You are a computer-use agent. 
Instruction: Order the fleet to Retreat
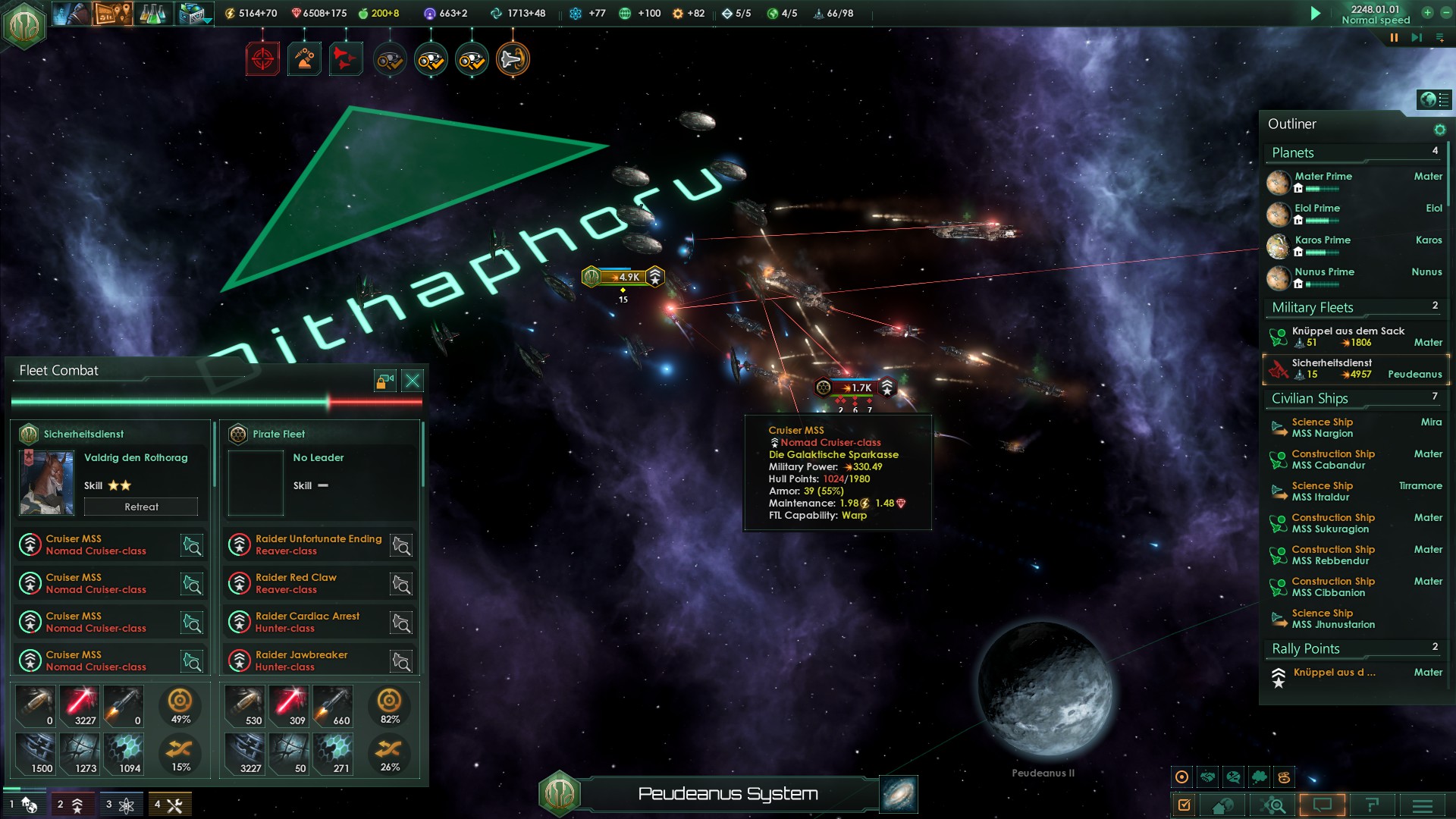tap(141, 507)
